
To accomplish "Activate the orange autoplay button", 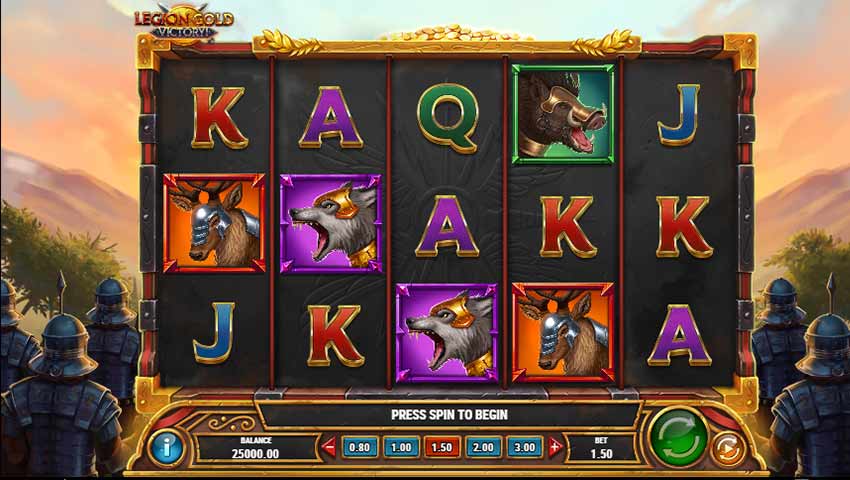I will click(x=727, y=449).
